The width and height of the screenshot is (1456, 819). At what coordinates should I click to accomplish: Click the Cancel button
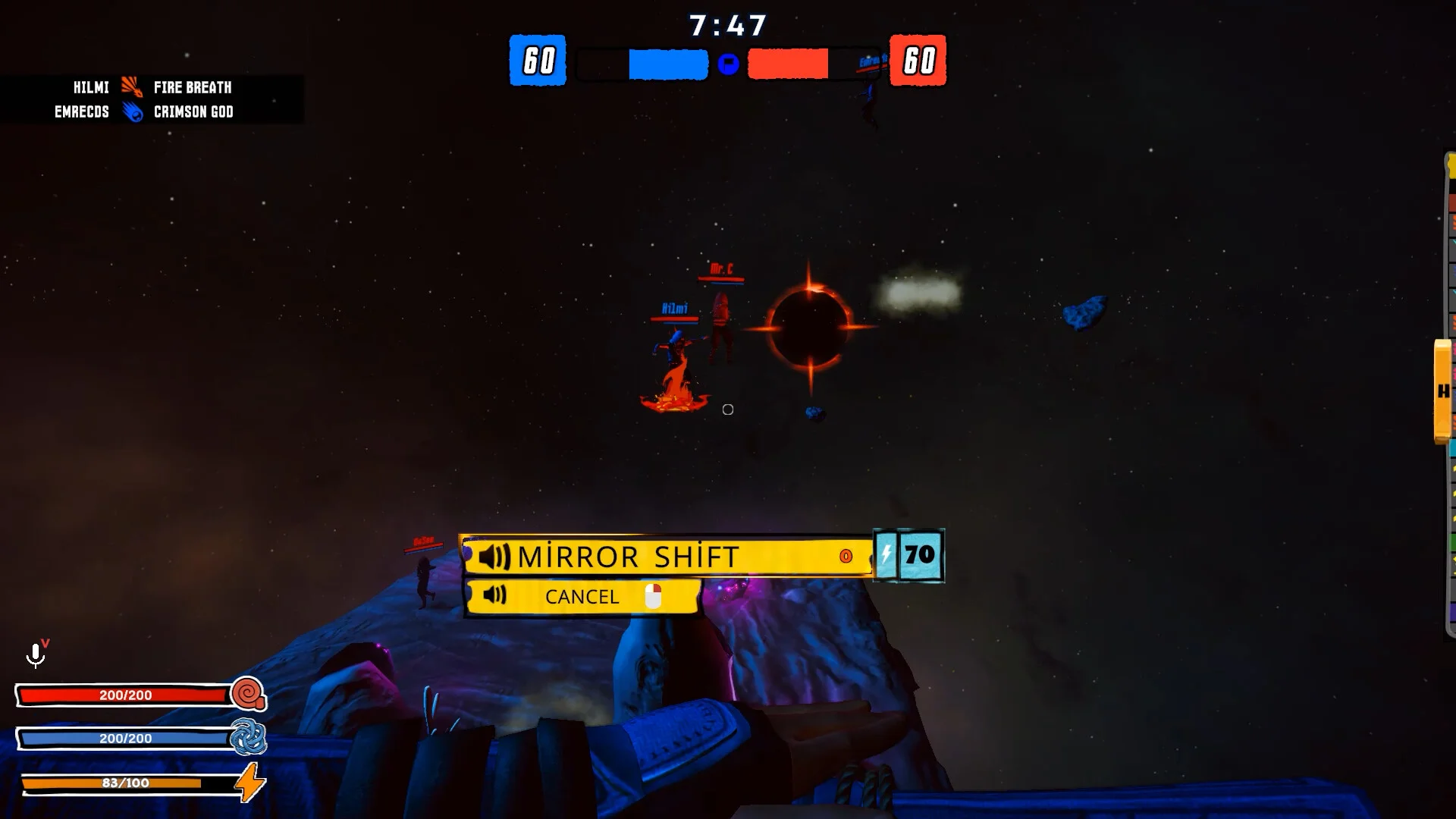tap(582, 597)
